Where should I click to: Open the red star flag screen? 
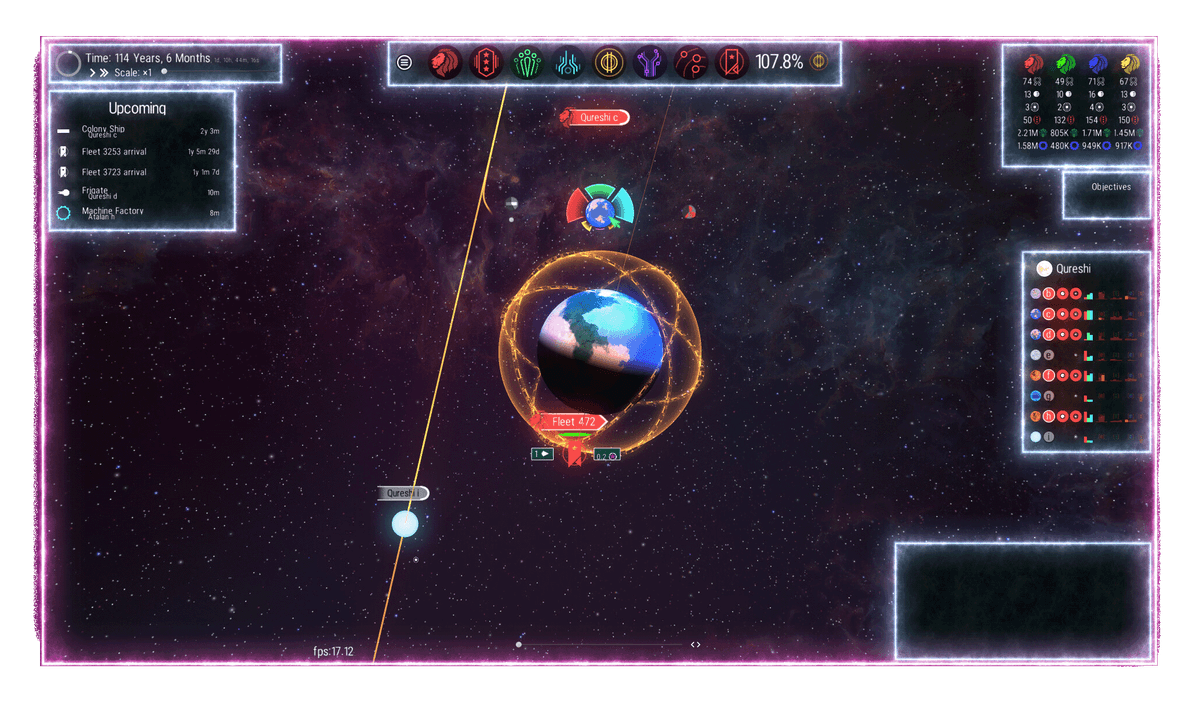coord(732,63)
